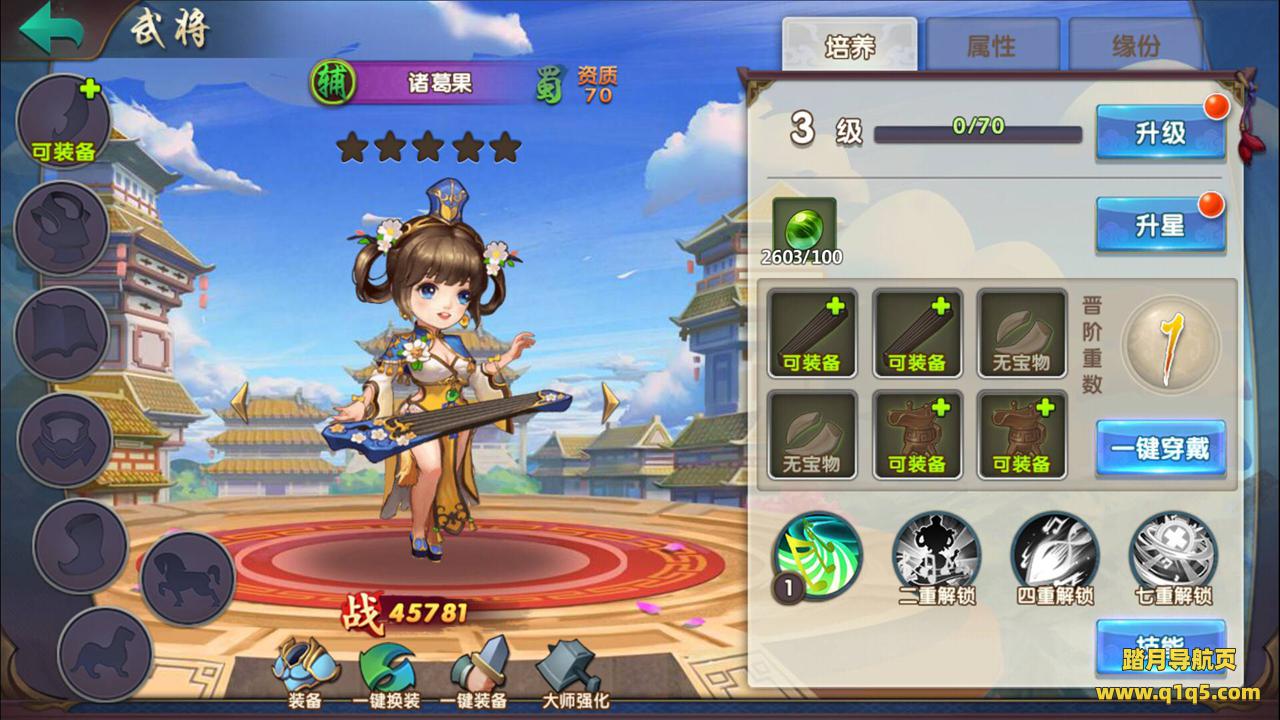Click the 升级 level-up button
The height and width of the screenshot is (720, 1280).
pos(1160,133)
